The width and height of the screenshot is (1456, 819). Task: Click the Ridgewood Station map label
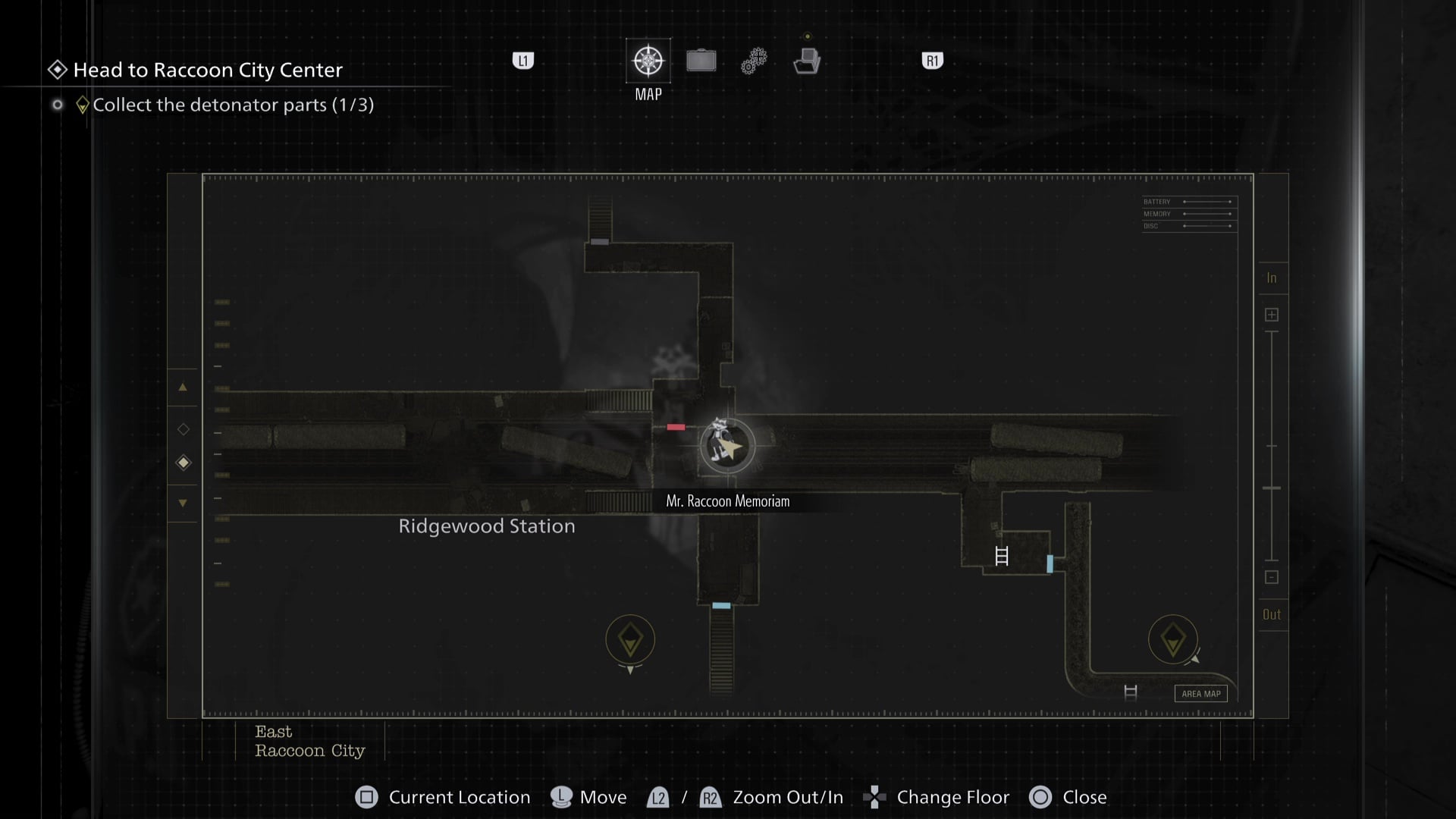[487, 526]
